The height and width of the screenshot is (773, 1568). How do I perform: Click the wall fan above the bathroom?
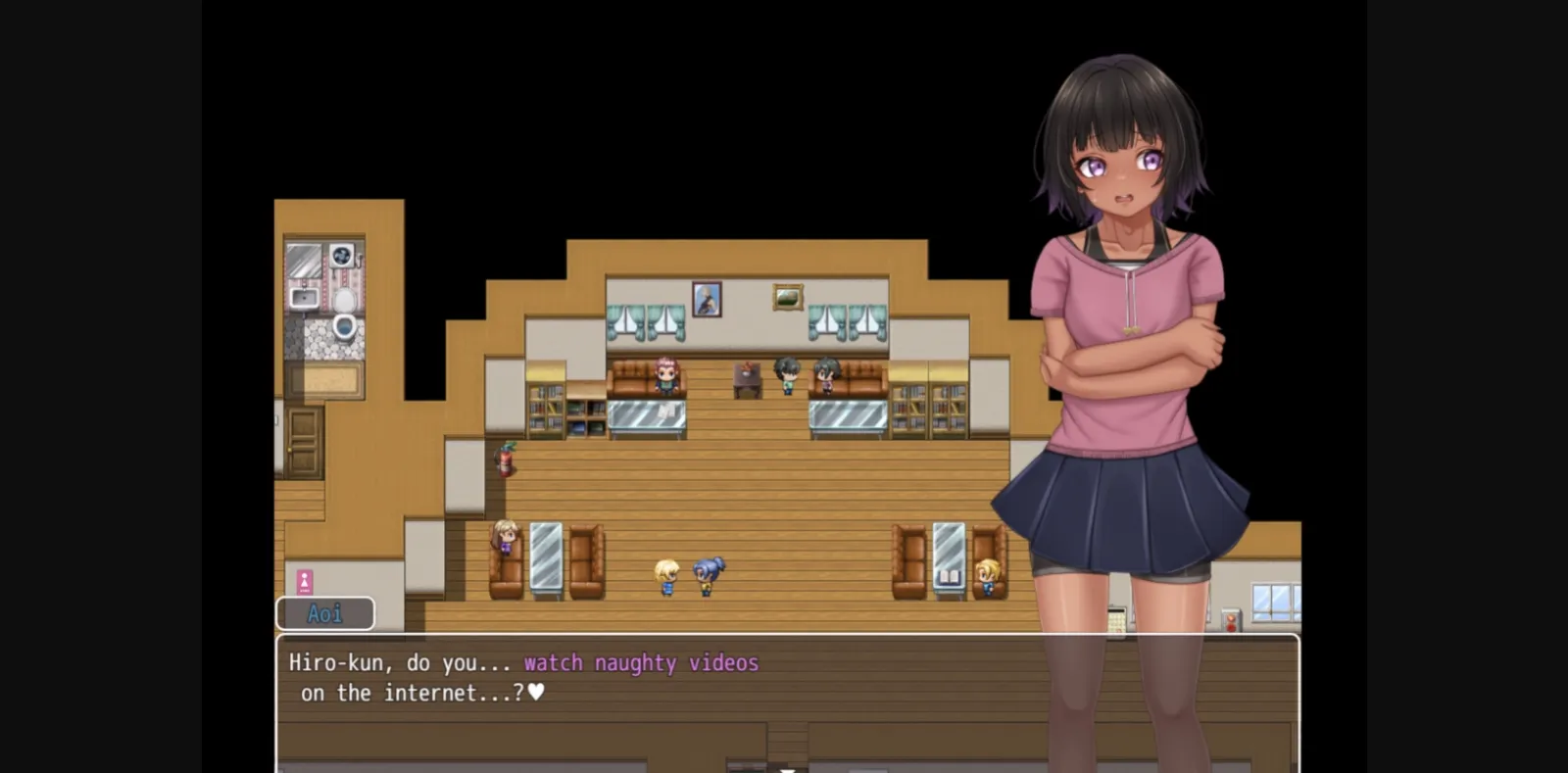340,257
